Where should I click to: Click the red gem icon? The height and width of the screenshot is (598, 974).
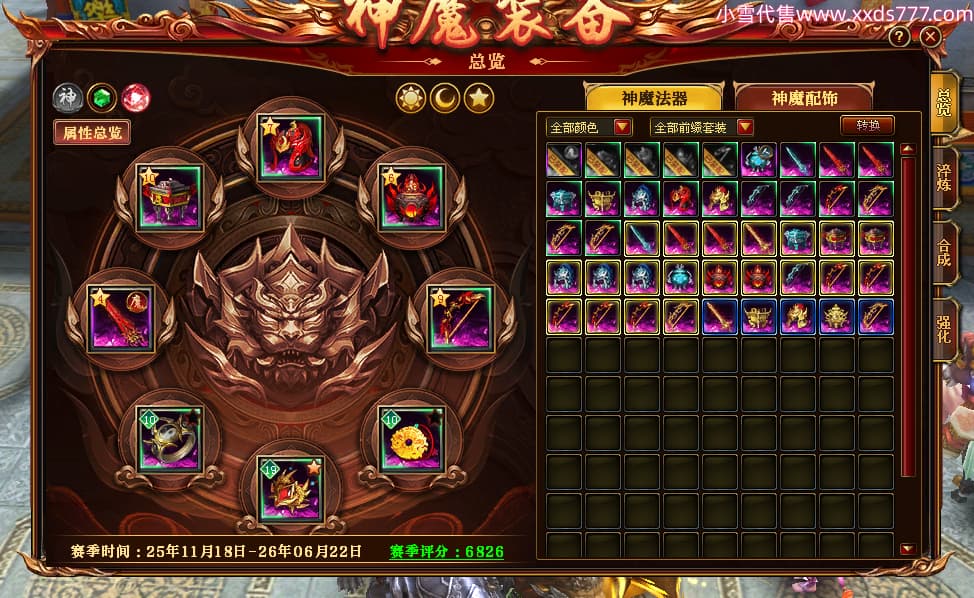[x=134, y=98]
